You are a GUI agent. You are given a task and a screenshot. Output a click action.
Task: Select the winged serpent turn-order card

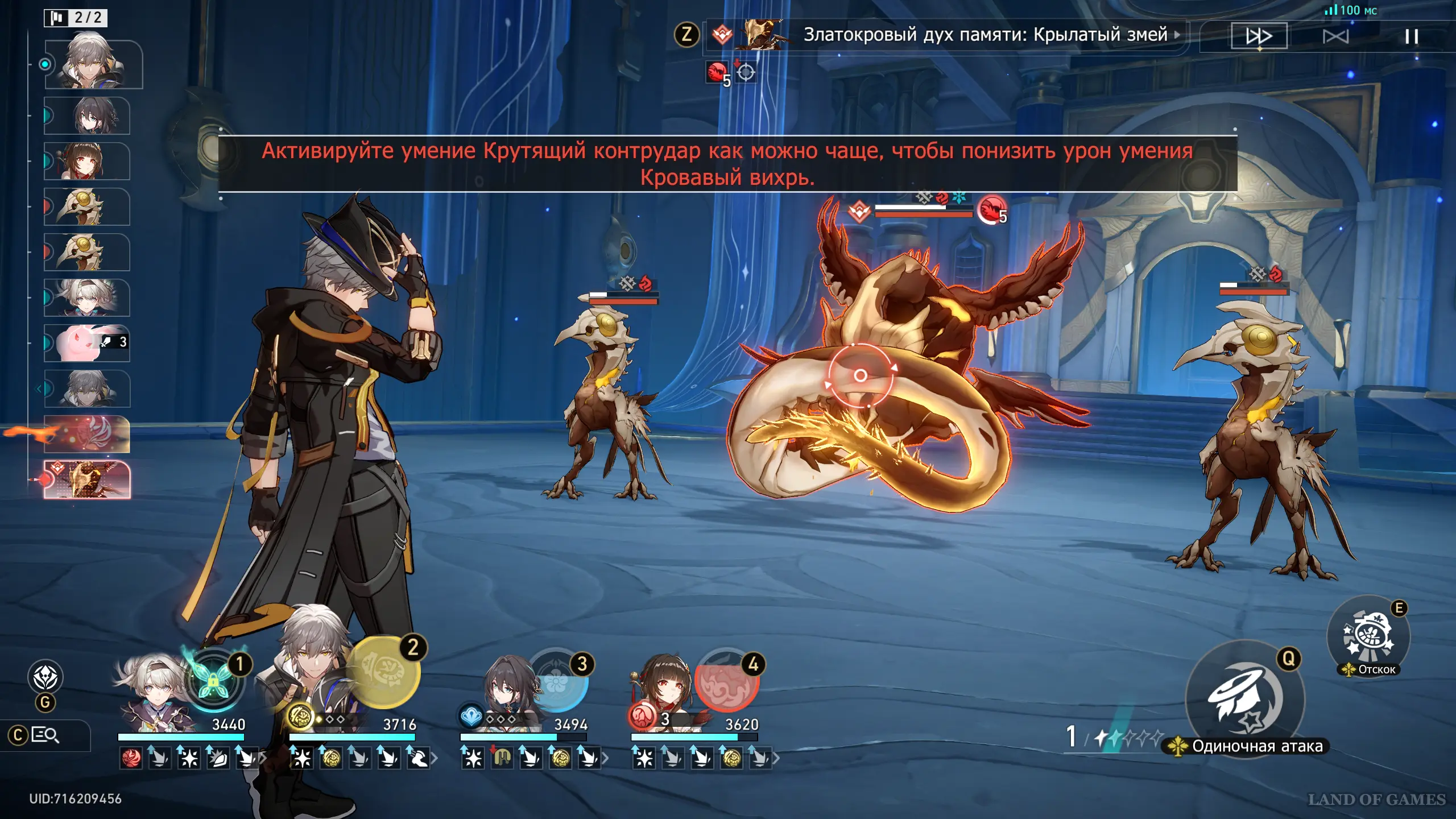pos(87,480)
